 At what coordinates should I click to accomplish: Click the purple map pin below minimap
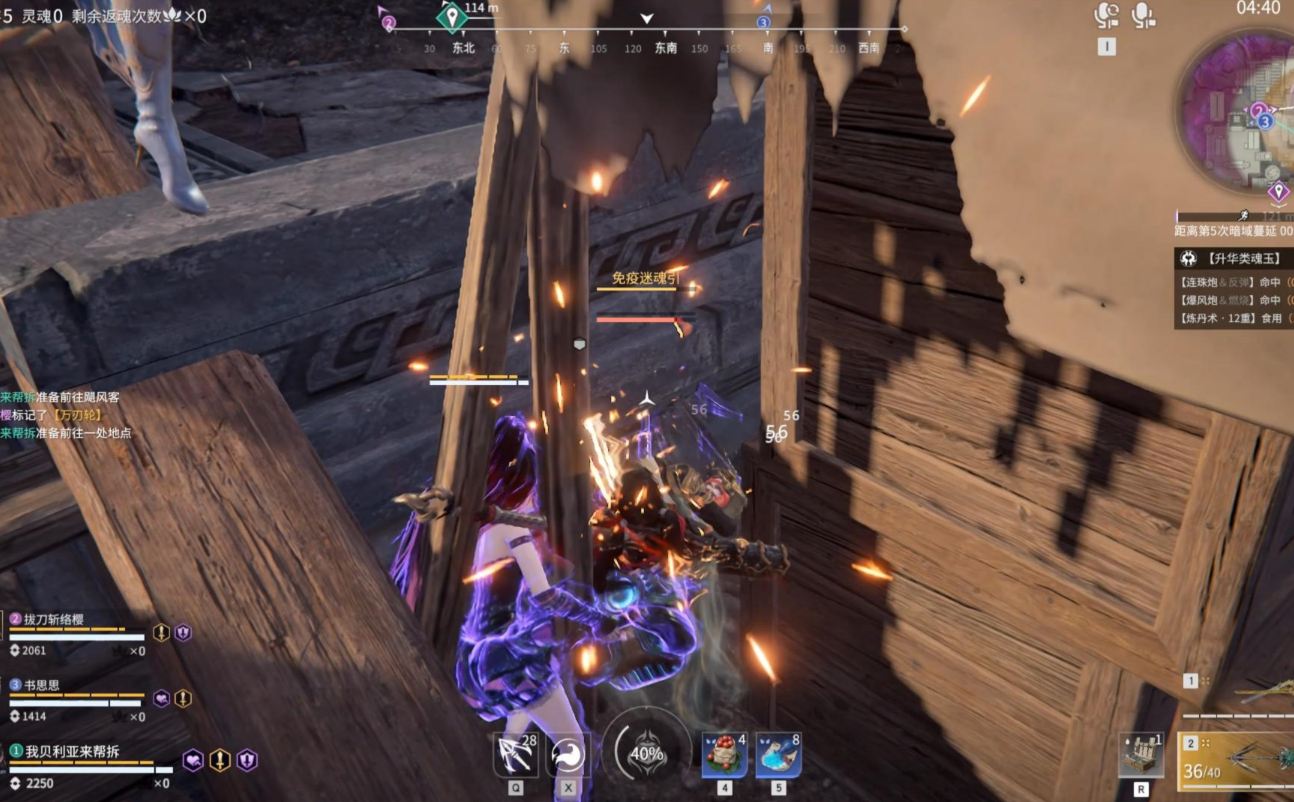click(x=1277, y=191)
